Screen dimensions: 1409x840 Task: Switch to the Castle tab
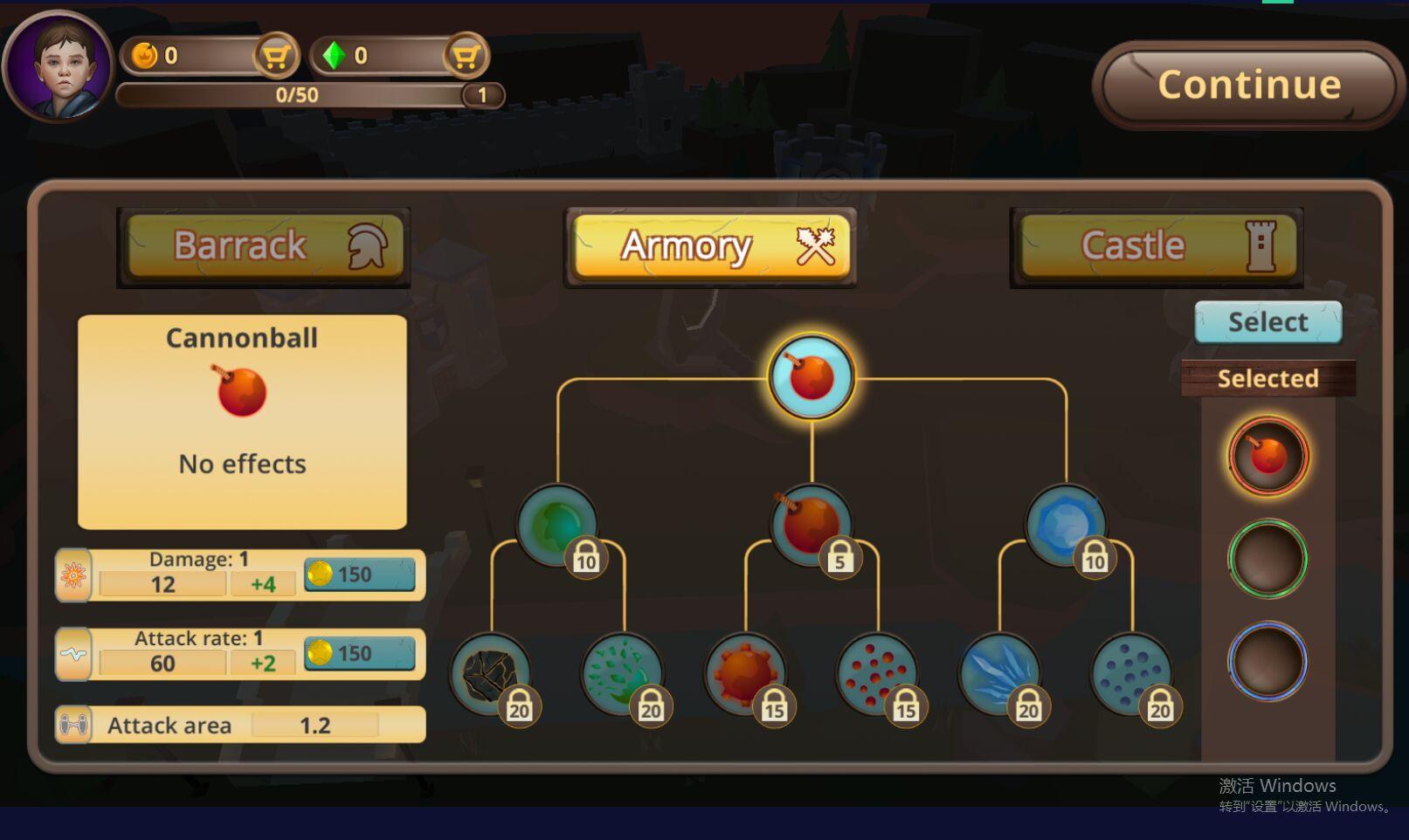tap(1157, 245)
